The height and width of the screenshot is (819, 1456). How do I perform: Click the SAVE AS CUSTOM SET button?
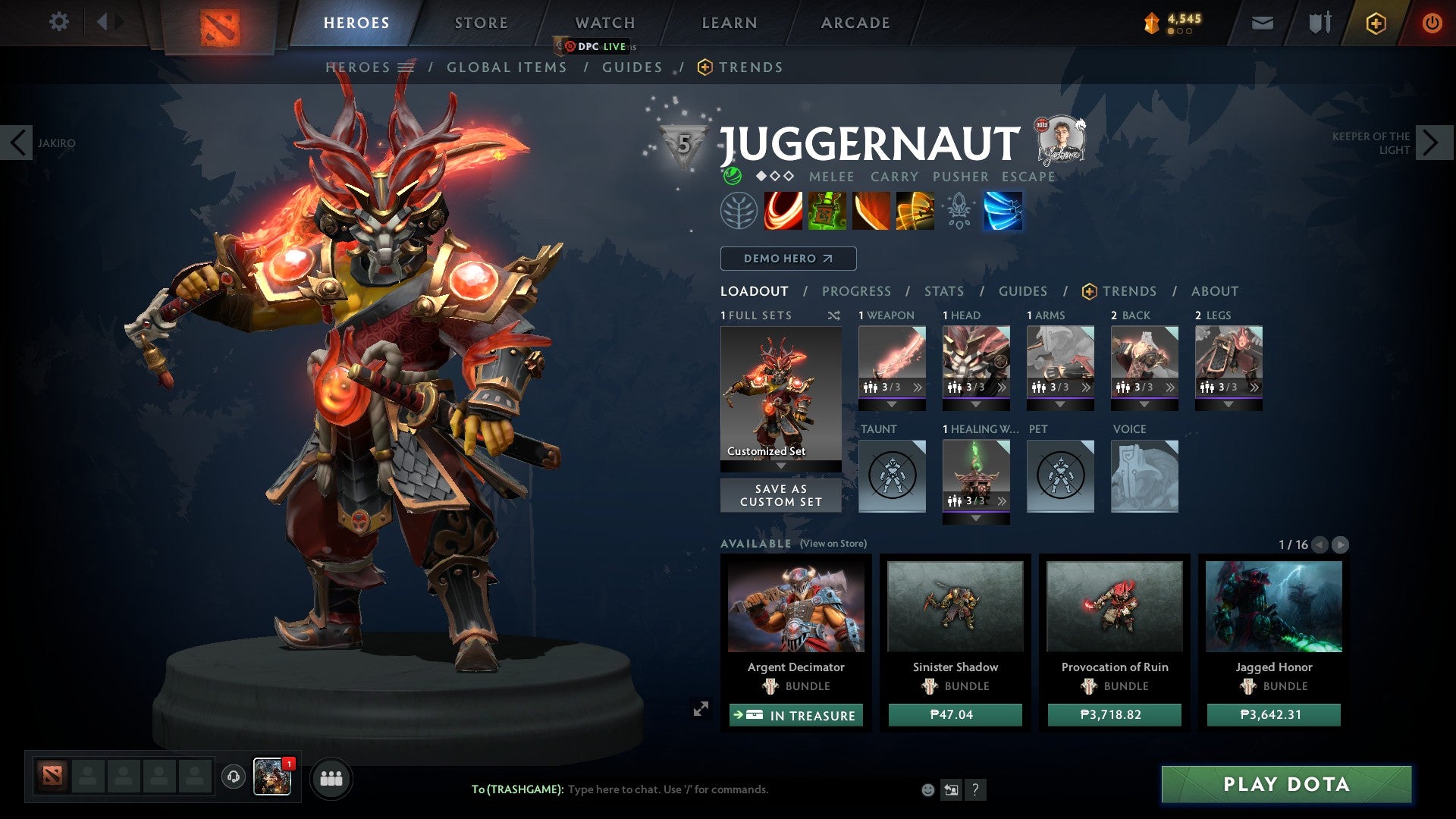[780, 495]
